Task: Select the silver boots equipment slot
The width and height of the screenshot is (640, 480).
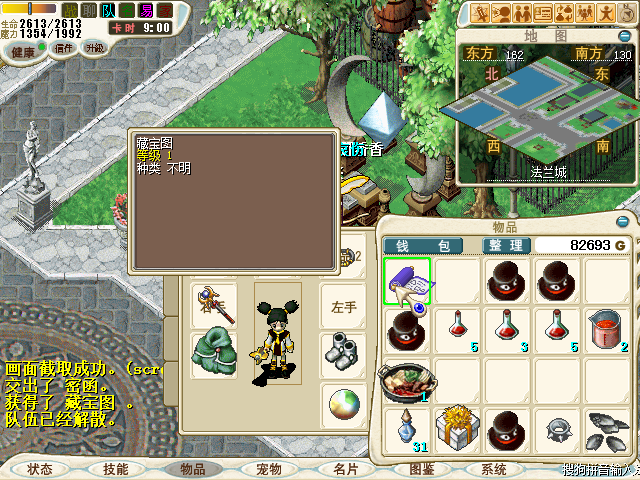Action: (343, 353)
